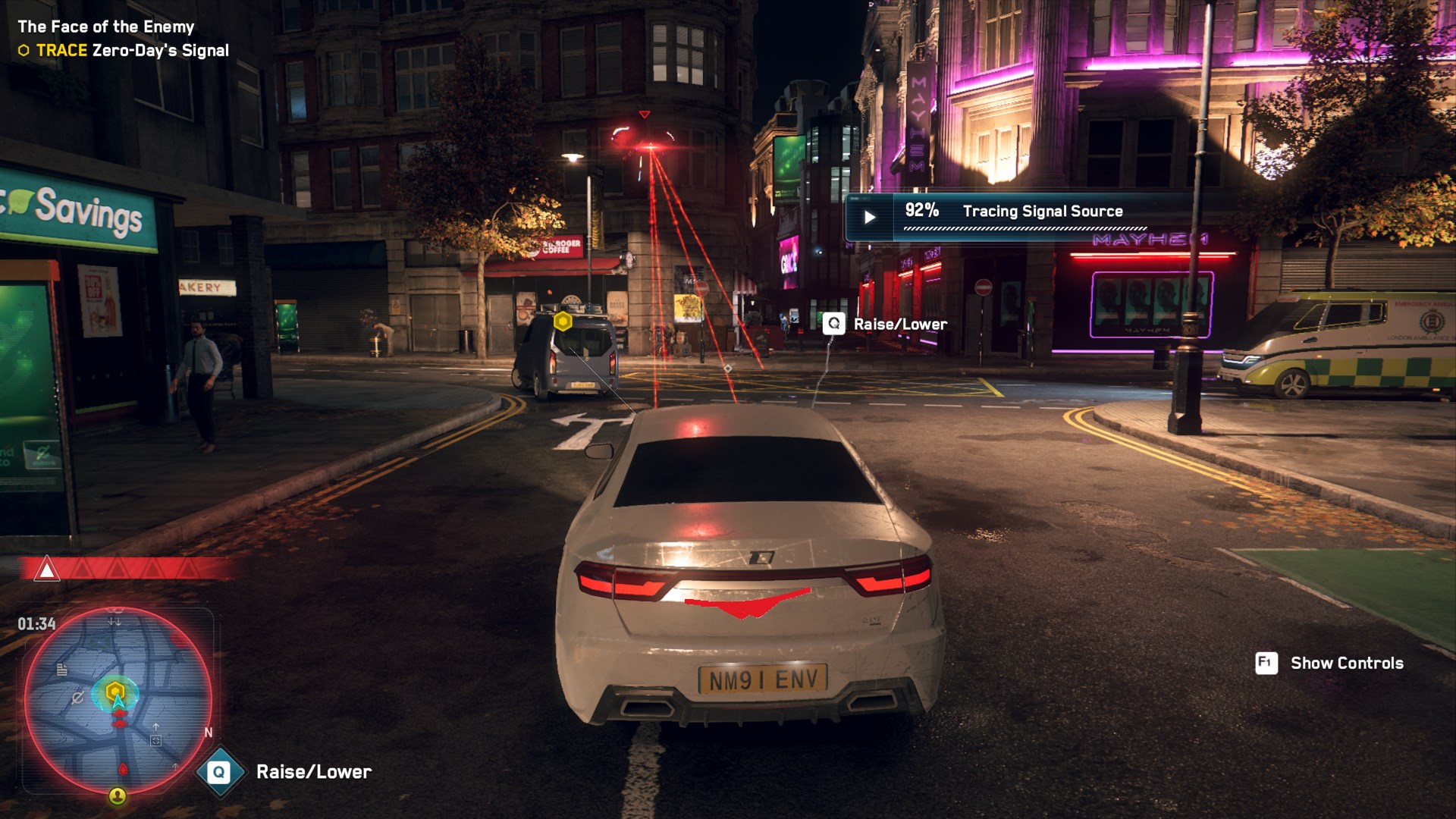Select the yellow hexagon marker above the van

(x=563, y=322)
